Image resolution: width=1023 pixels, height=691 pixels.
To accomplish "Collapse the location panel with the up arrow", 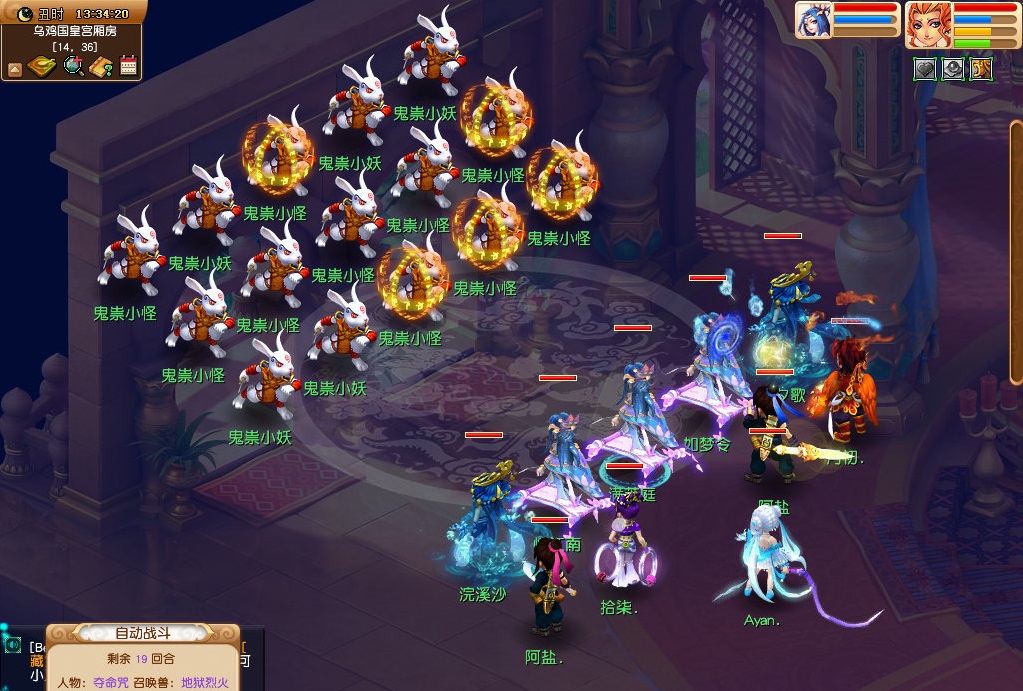I will coord(15,69).
